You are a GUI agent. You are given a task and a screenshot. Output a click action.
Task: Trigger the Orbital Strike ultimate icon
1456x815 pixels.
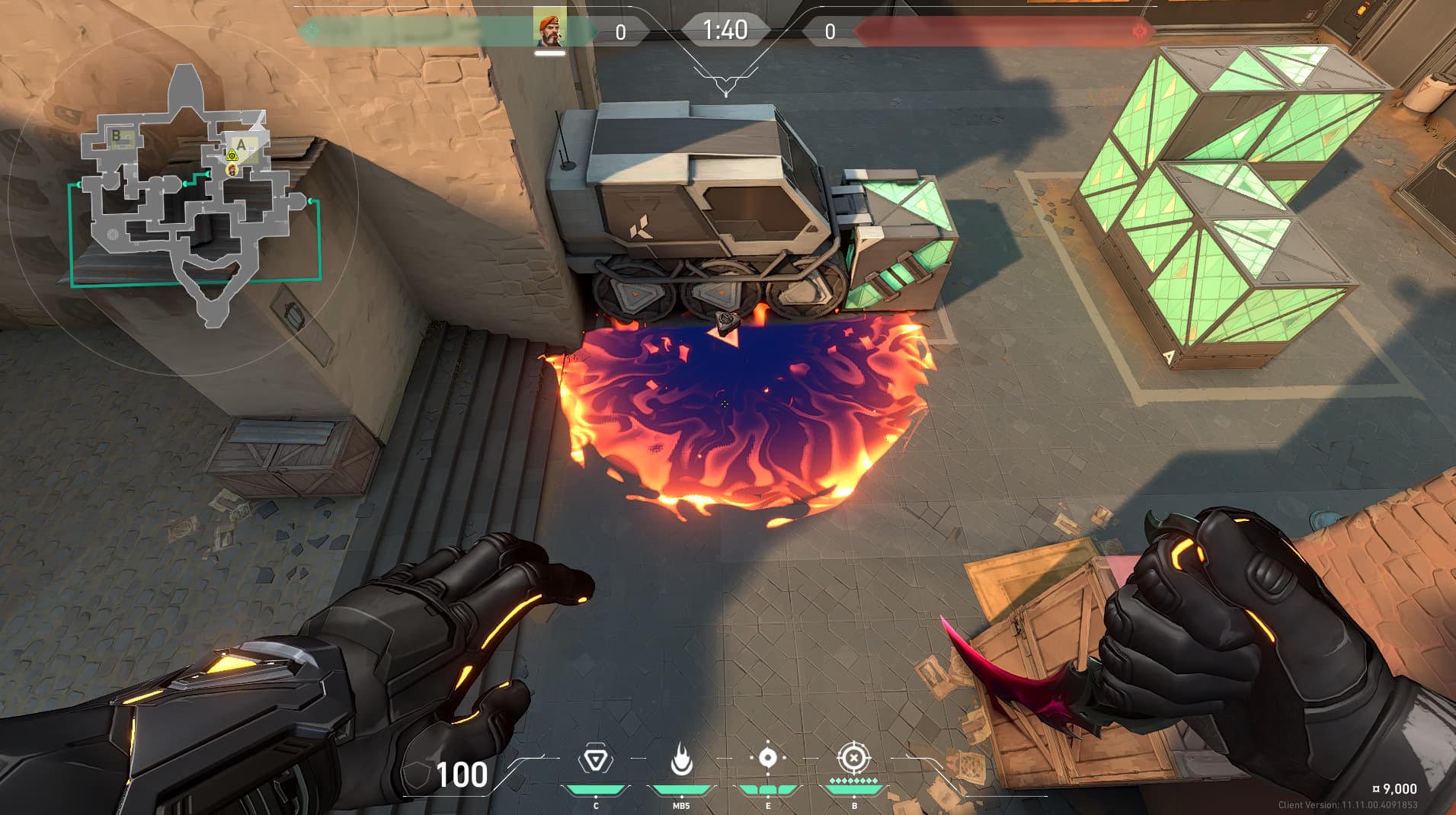[x=853, y=759]
